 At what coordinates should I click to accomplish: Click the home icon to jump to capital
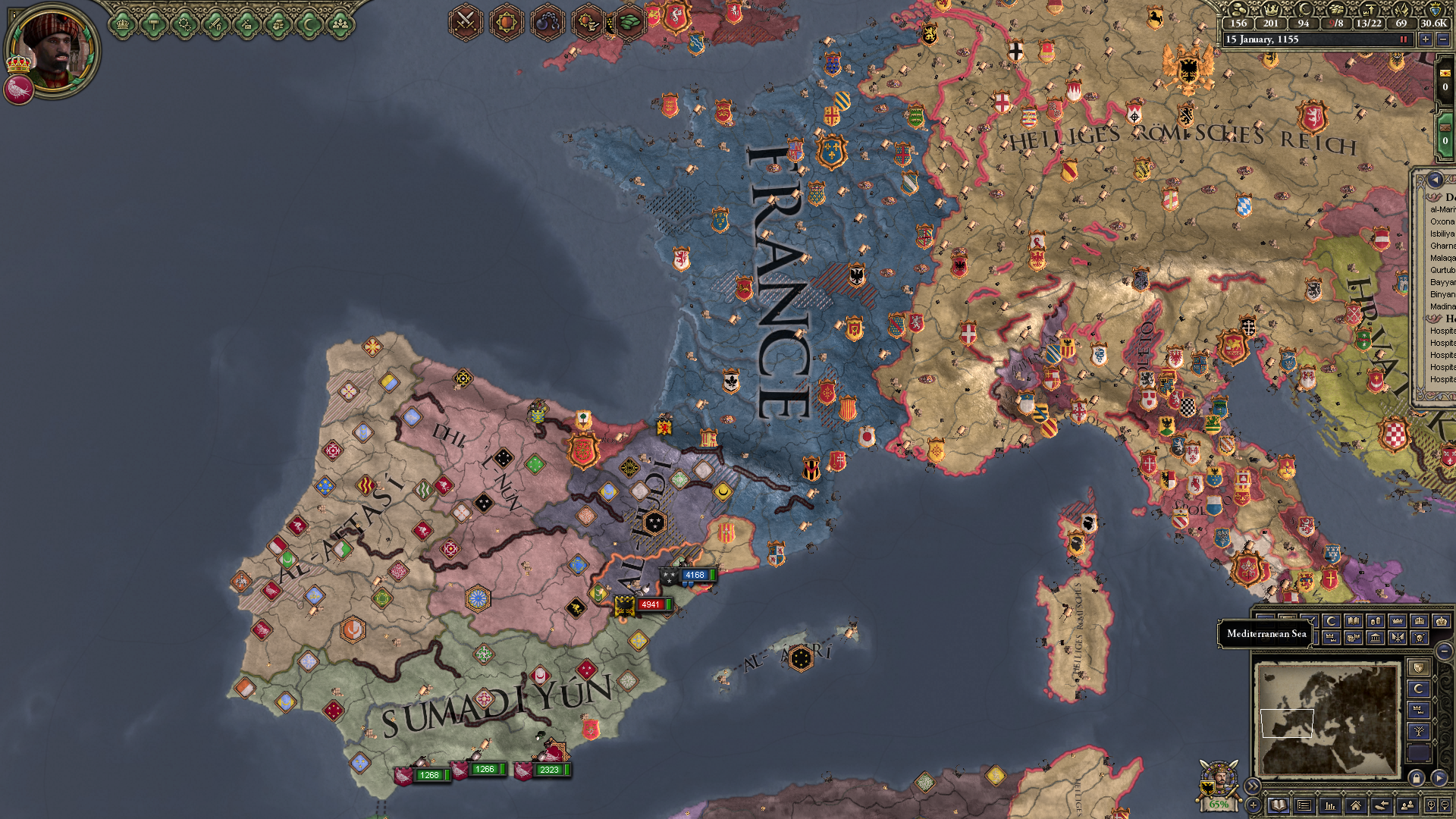point(1356,805)
